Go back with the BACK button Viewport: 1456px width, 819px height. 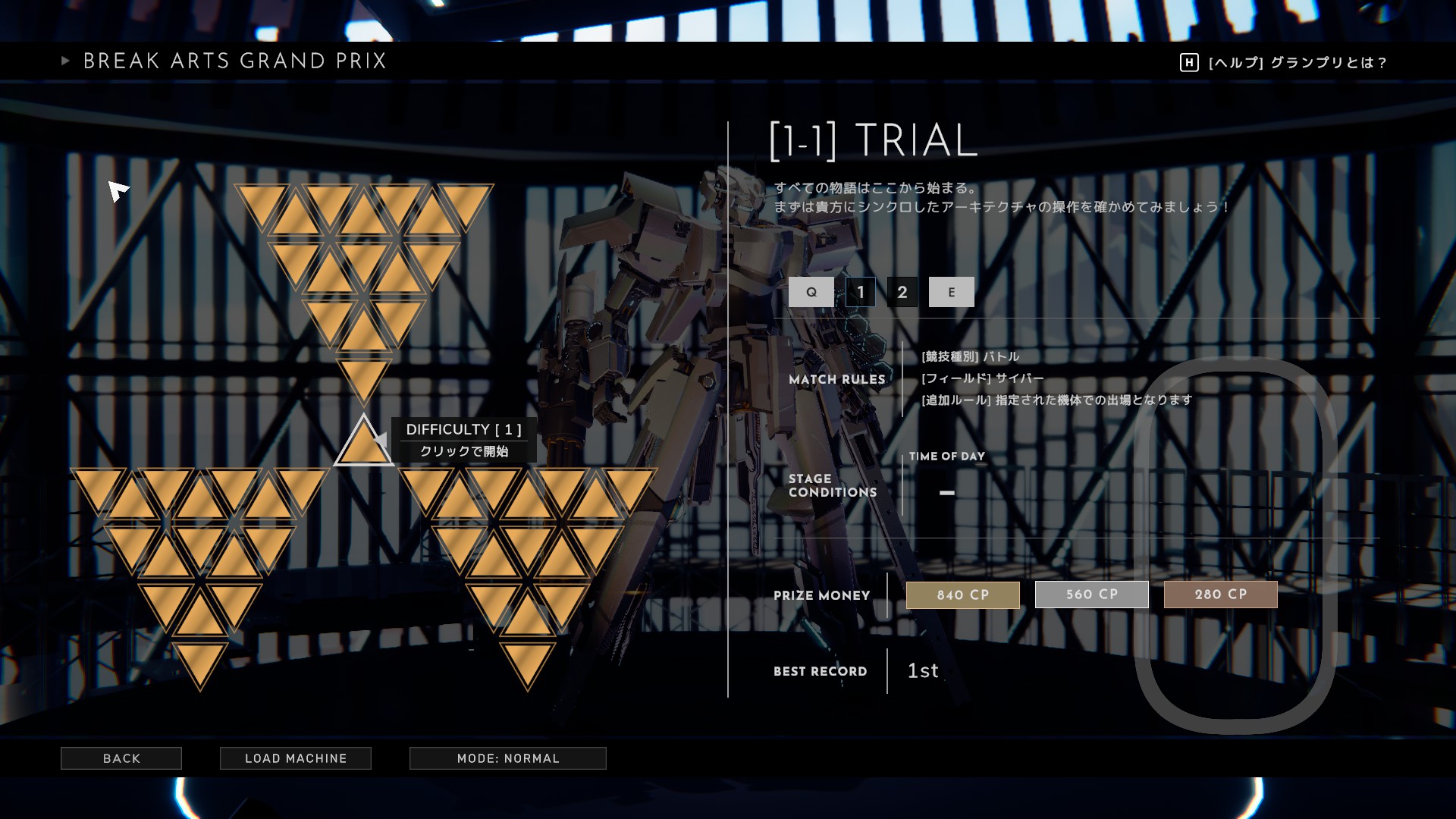click(x=121, y=758)
